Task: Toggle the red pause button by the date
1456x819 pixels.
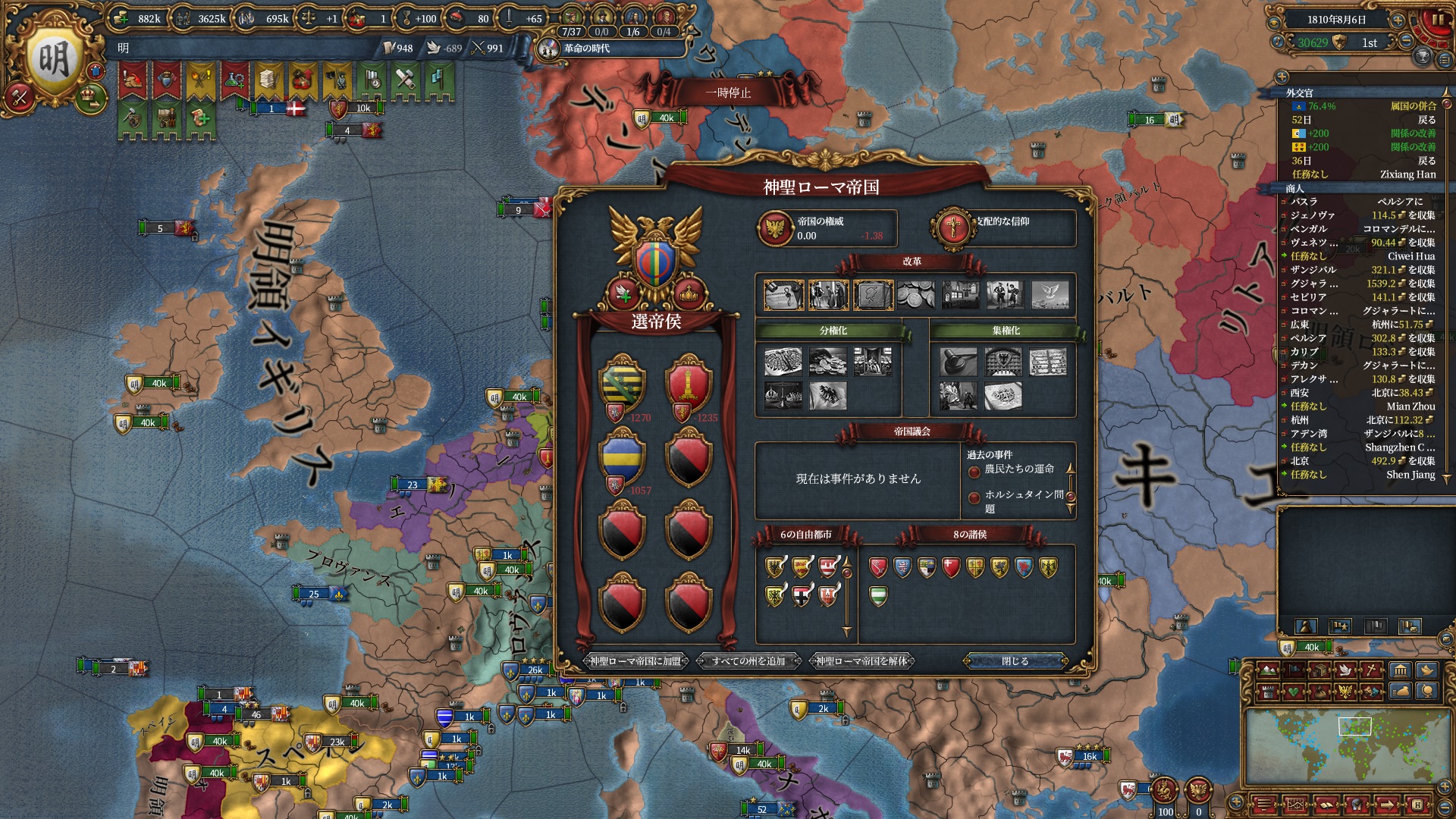Action: [1436, 20]
